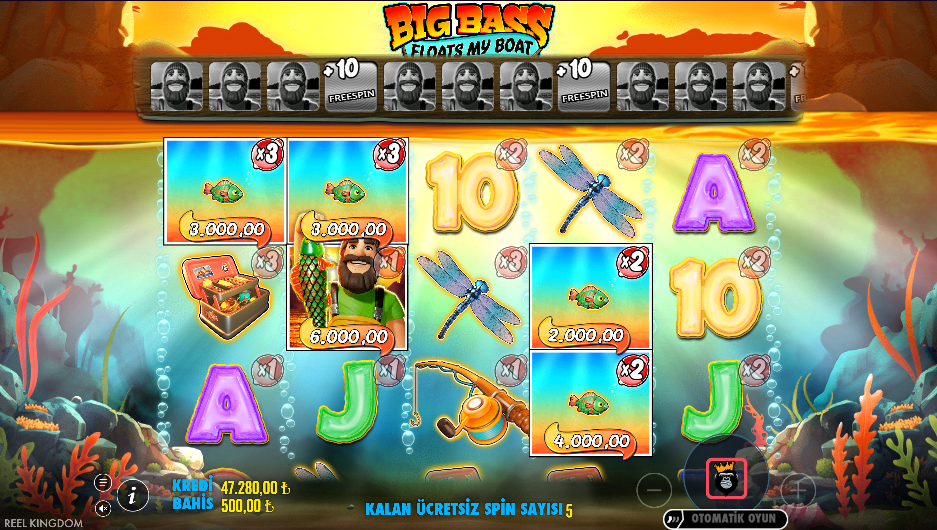Screen dimensions: 937x530
Task: Open the game info panel
Action: pyautogui.click(x=132, y=494)
